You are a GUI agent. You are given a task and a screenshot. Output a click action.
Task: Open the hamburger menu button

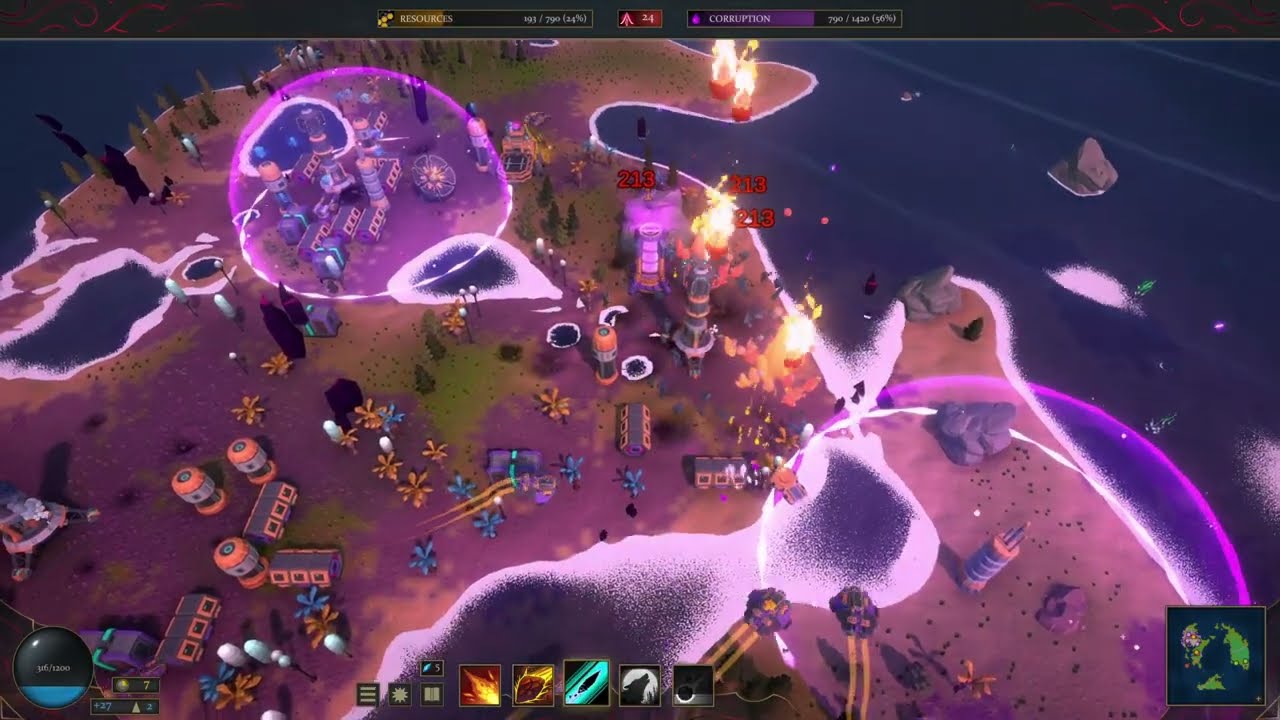[x=368, y=694]
